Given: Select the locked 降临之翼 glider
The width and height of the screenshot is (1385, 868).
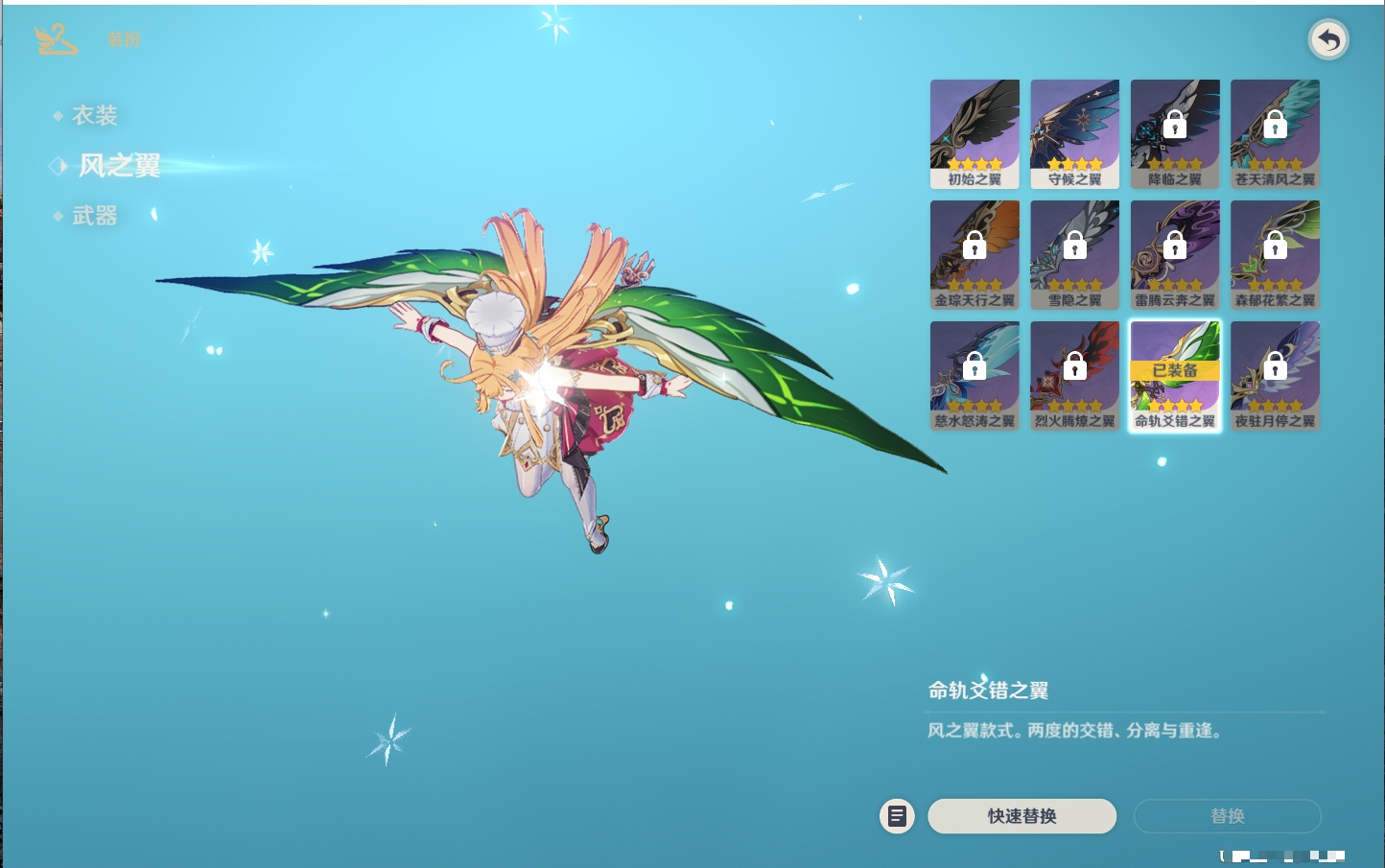Looking at the screenshot, I should (x=1175, y=133).
